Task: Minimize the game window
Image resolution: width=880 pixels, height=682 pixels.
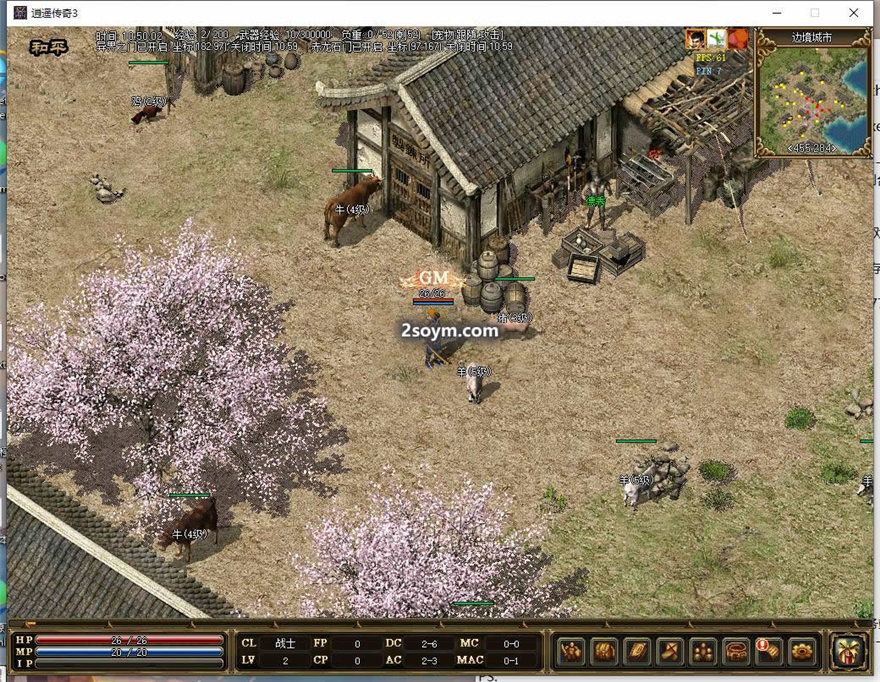Action: point(777,13)
